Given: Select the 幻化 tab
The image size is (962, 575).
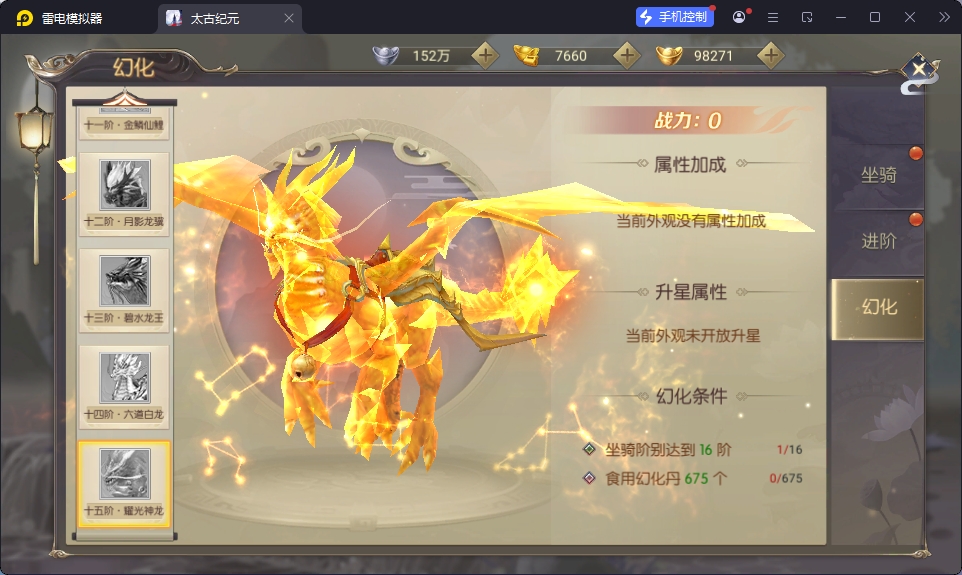Looking at the screenshot, I should 878,307.
